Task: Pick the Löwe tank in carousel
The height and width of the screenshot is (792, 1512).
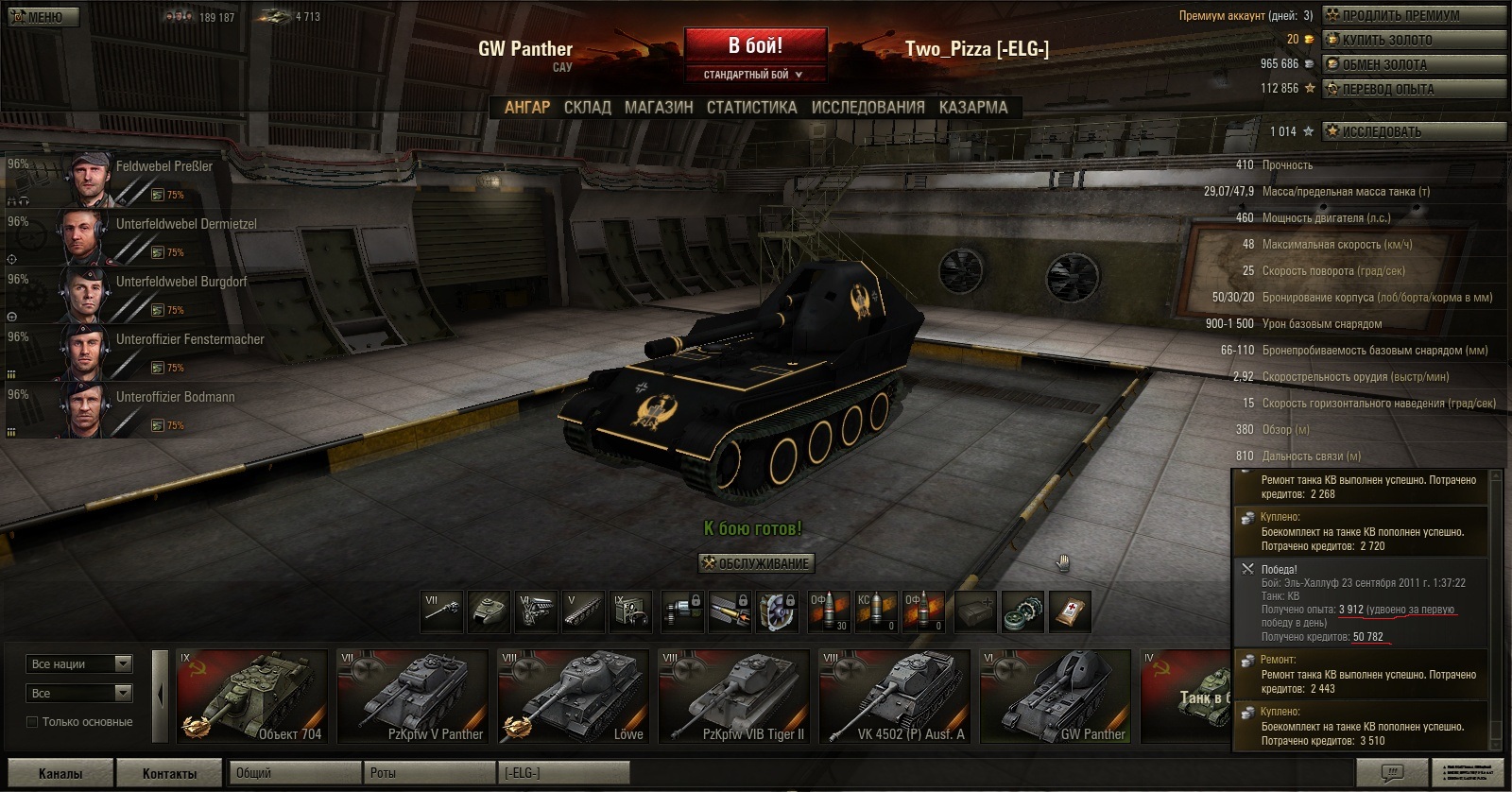Action: pyautogui.click(x=573, y=696)
